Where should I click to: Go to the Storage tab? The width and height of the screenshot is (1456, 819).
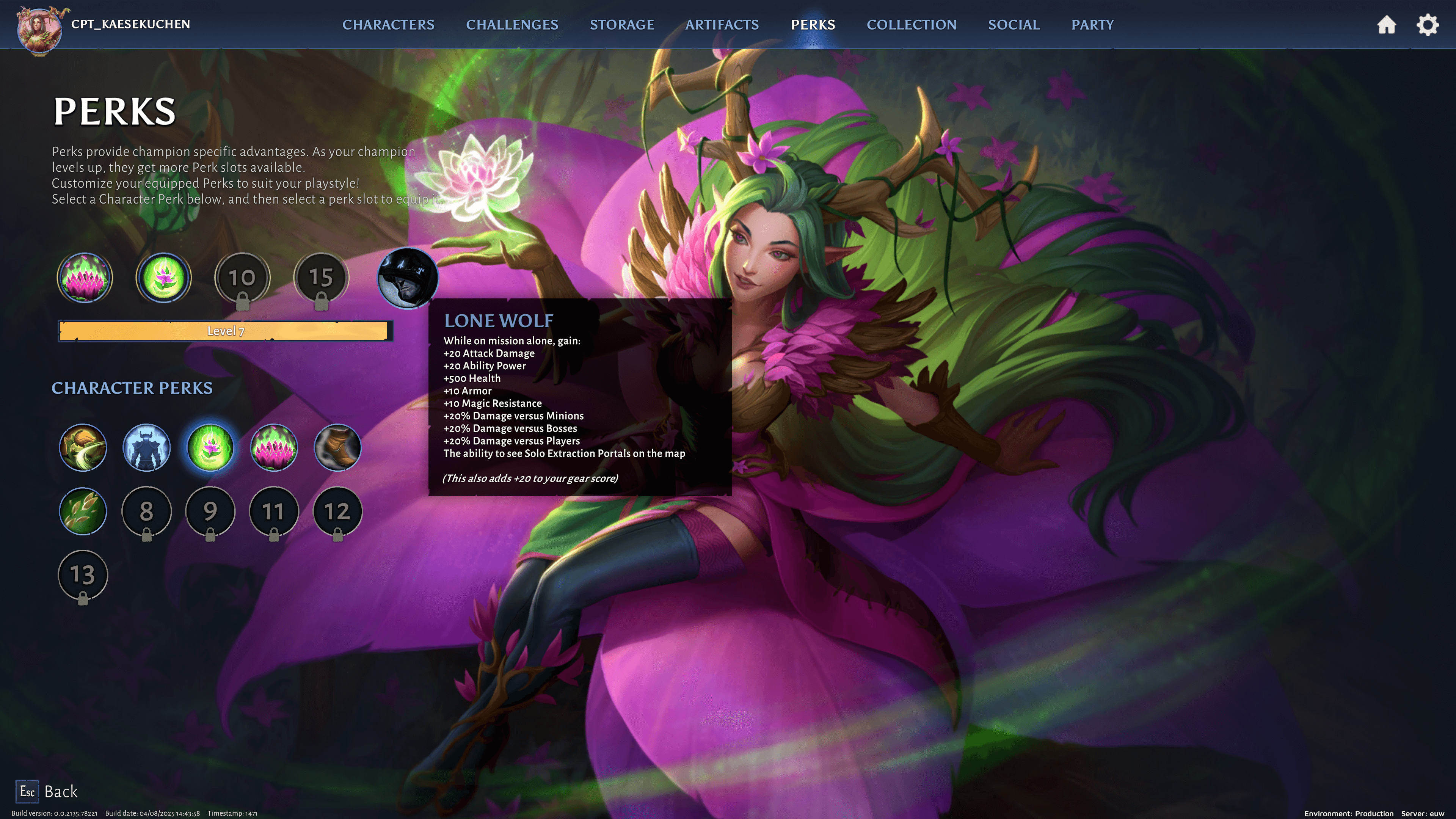coord(622,25)
